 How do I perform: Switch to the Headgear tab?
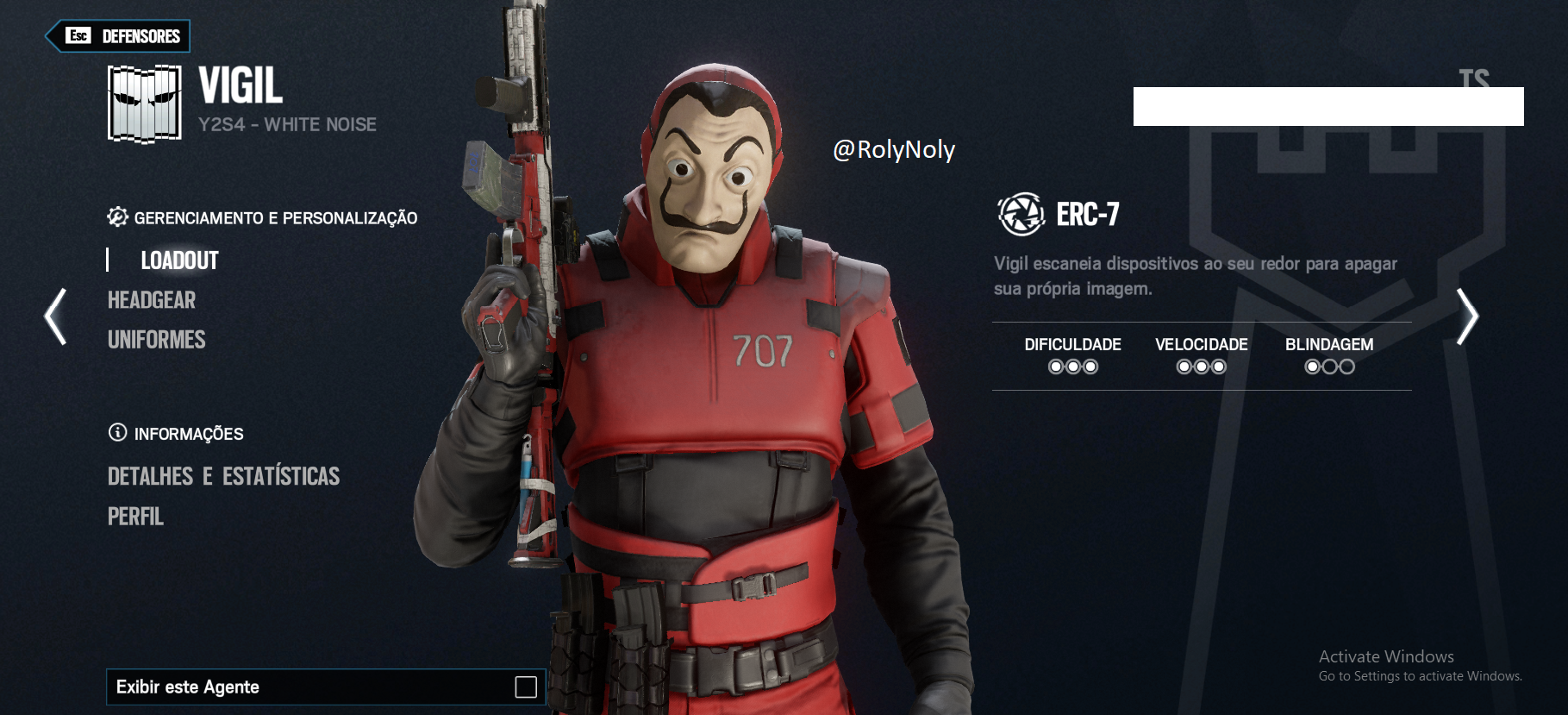151,300
